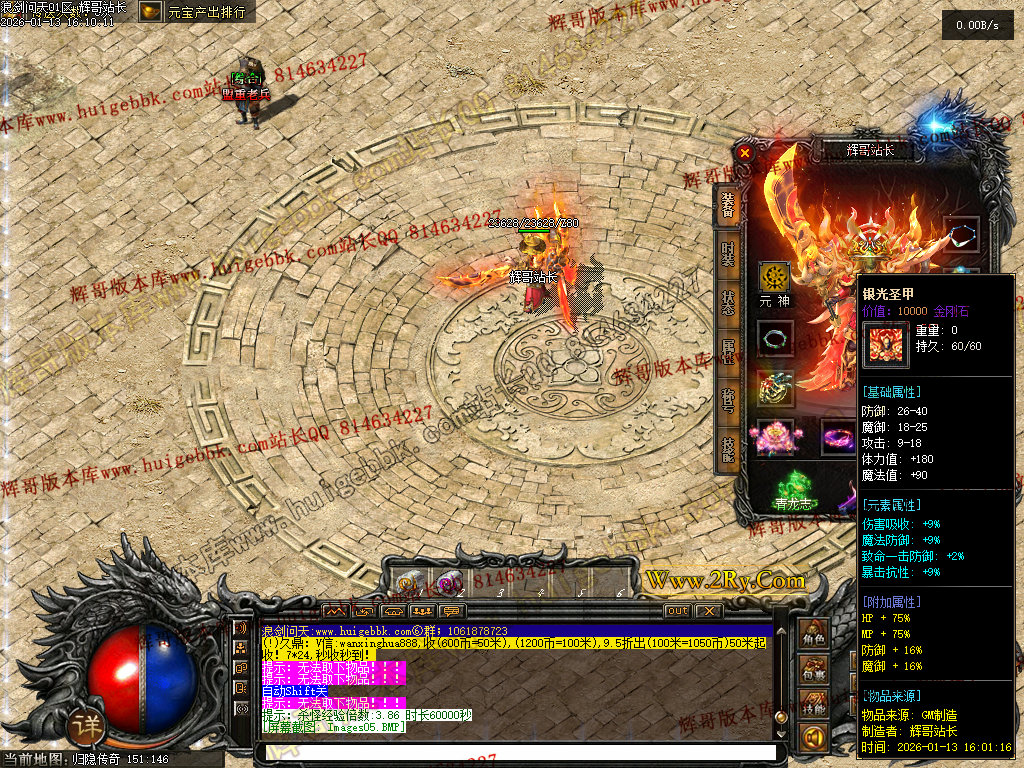This screenshot has width=1024, height=768.
Task: Select the 称号 (title) tab
Action: (x=728, y=401)
